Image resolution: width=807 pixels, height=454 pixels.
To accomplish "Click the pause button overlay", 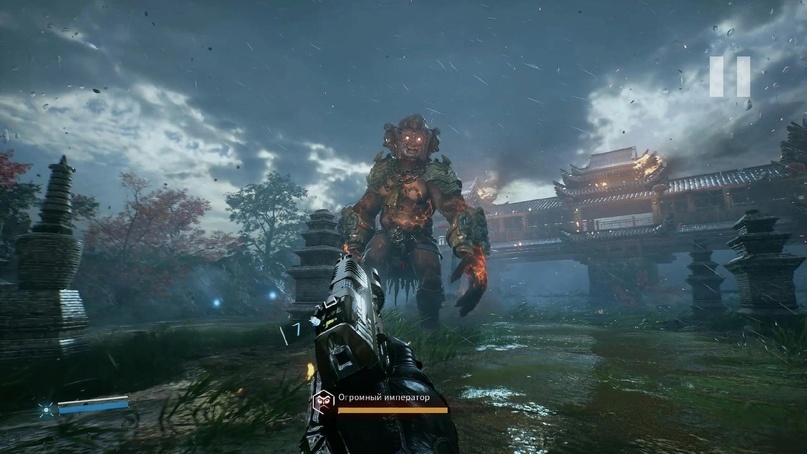I will tap(730, 77).
